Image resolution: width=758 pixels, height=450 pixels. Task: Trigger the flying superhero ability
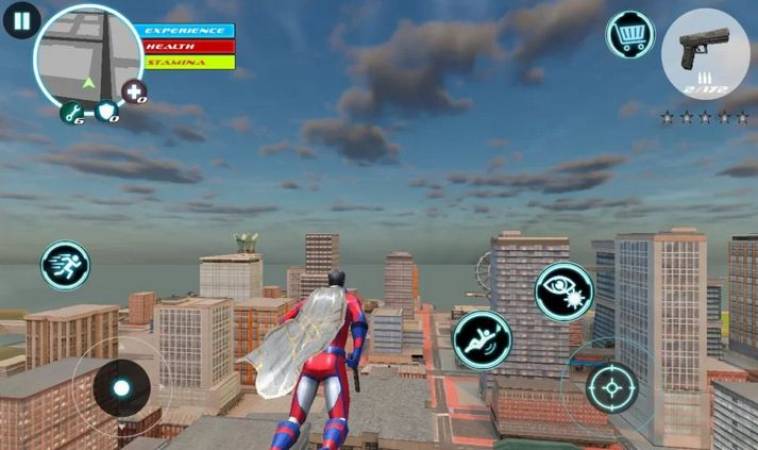point(482,340)
